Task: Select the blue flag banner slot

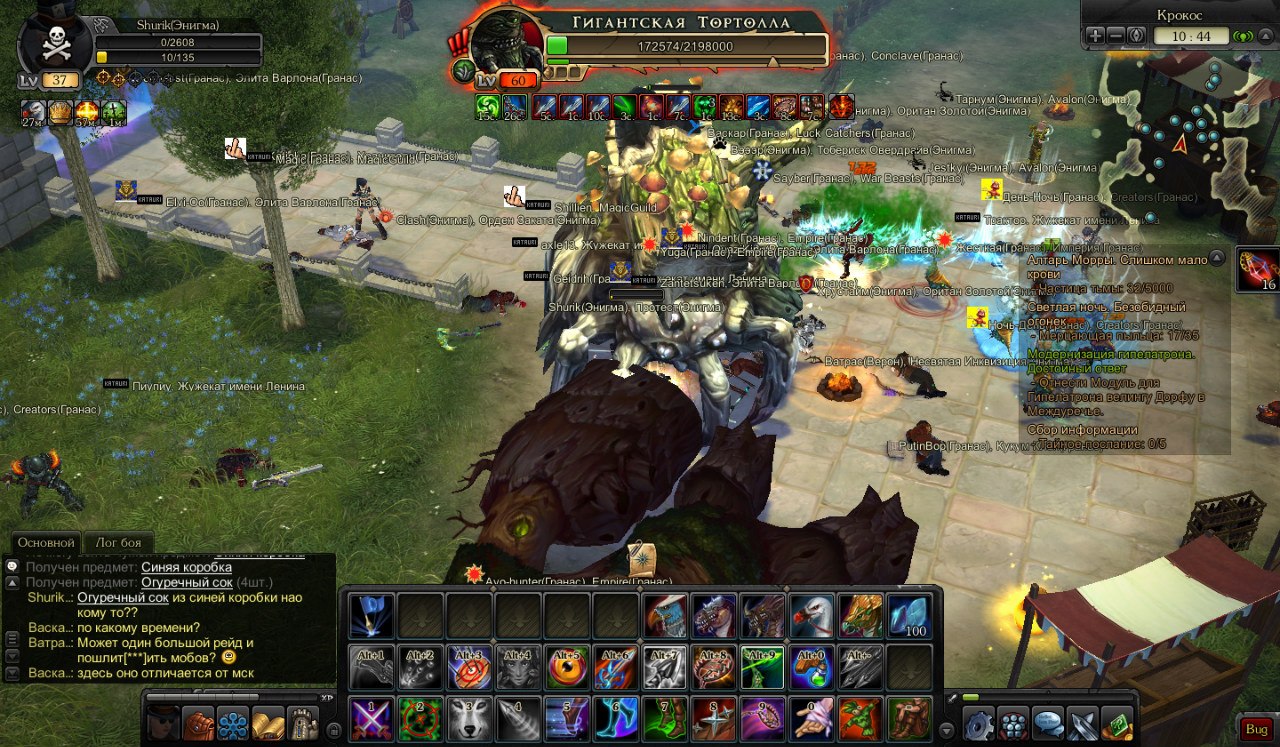Action: click(371, 616)
